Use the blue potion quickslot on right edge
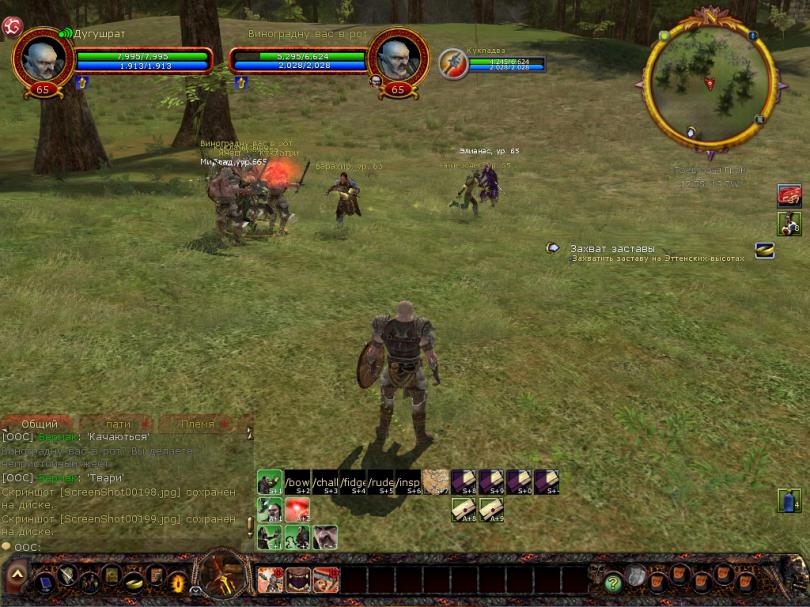Viewport: 810px width, 607px height. click(789, 500)
